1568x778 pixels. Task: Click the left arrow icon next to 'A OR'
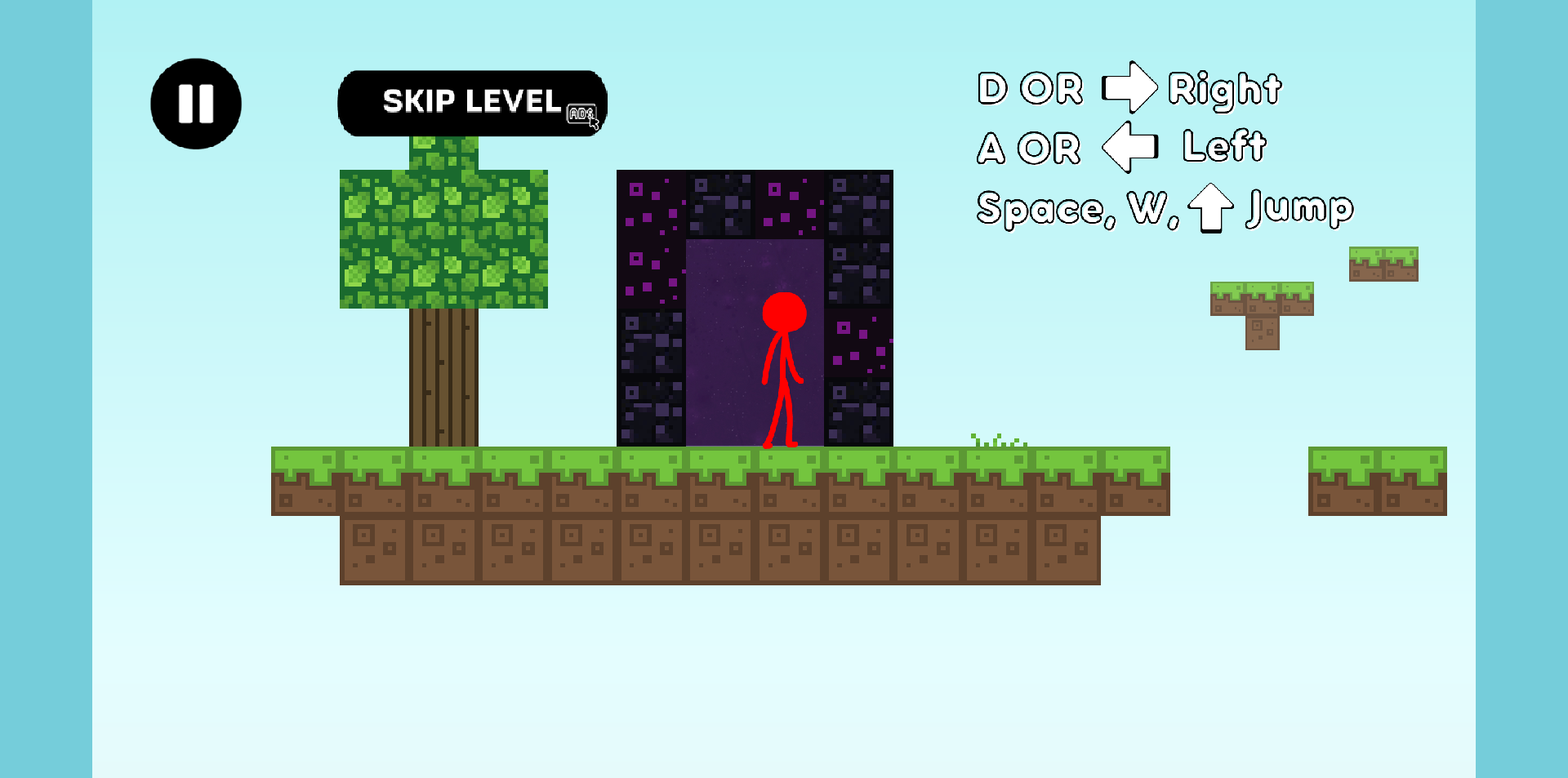1129,147
